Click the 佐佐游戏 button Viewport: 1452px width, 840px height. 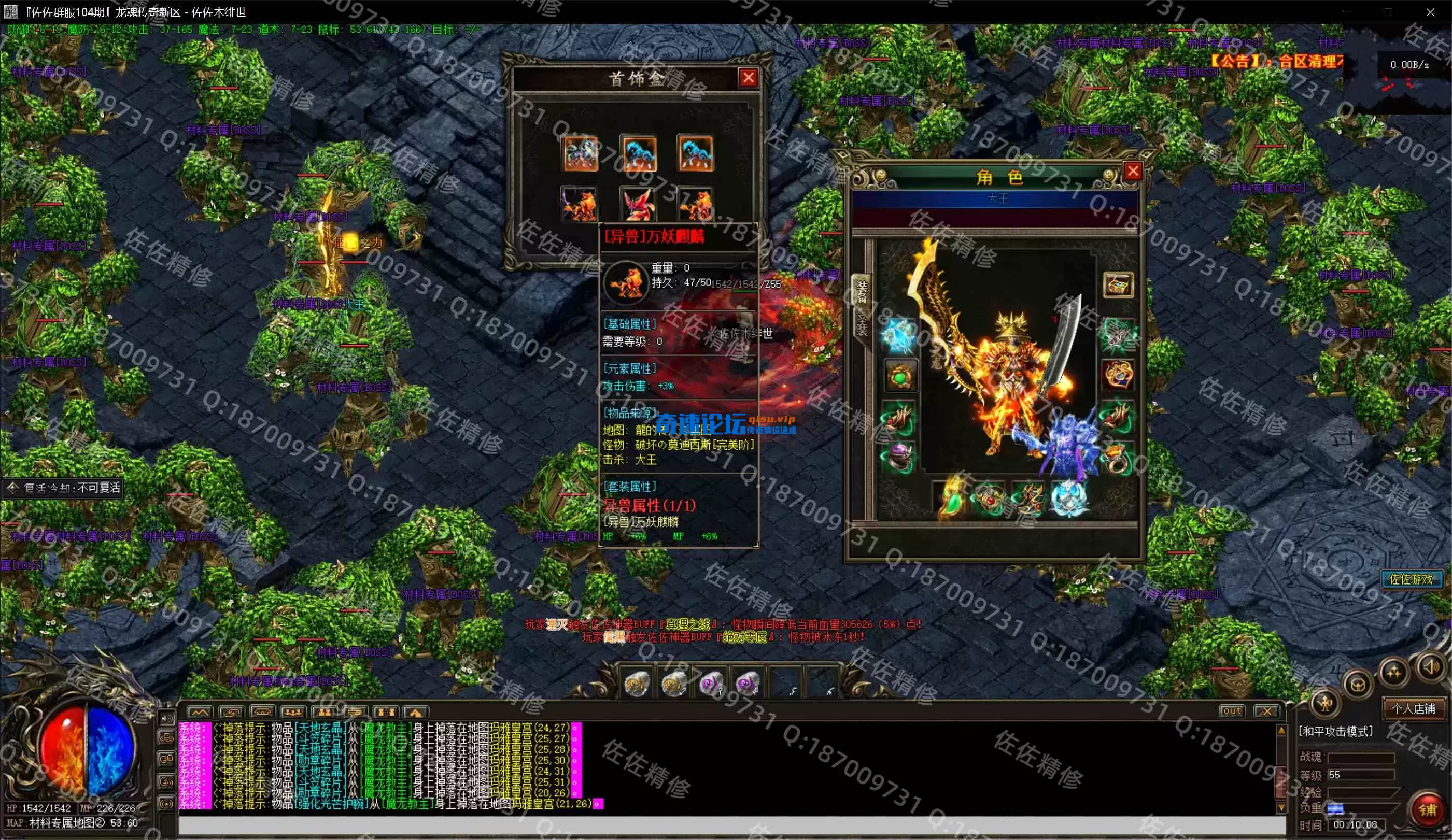pos(1411,579)
